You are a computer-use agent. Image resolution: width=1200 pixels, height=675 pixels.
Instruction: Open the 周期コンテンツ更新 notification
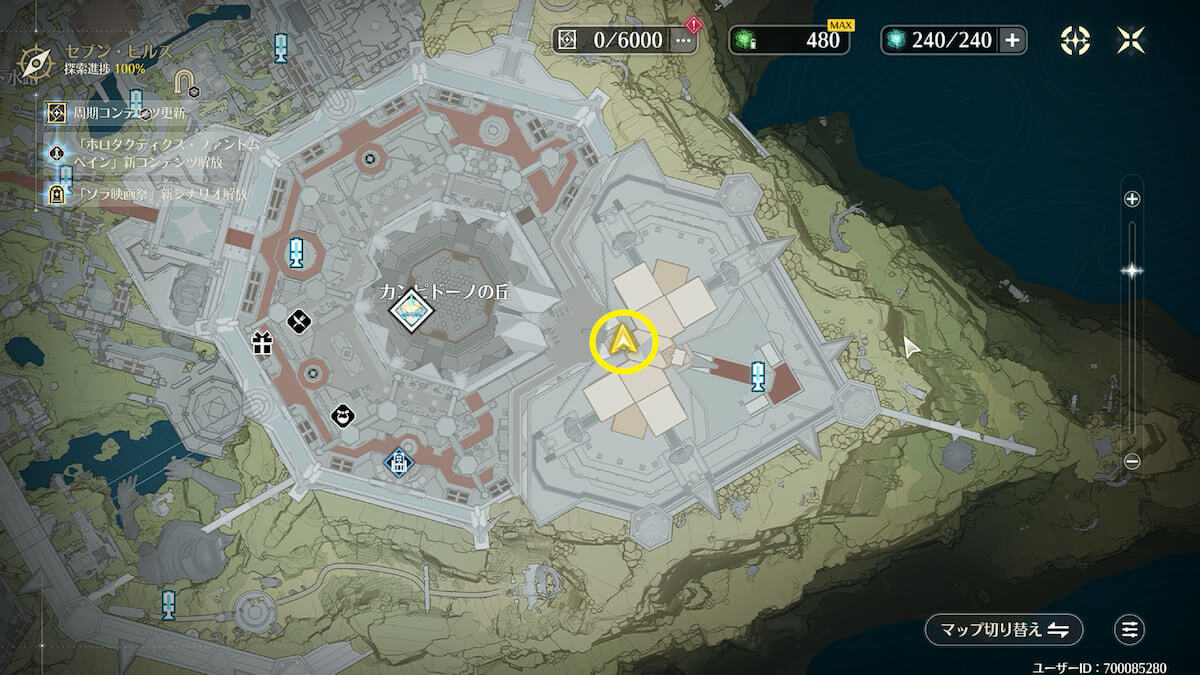click(130, 114)
